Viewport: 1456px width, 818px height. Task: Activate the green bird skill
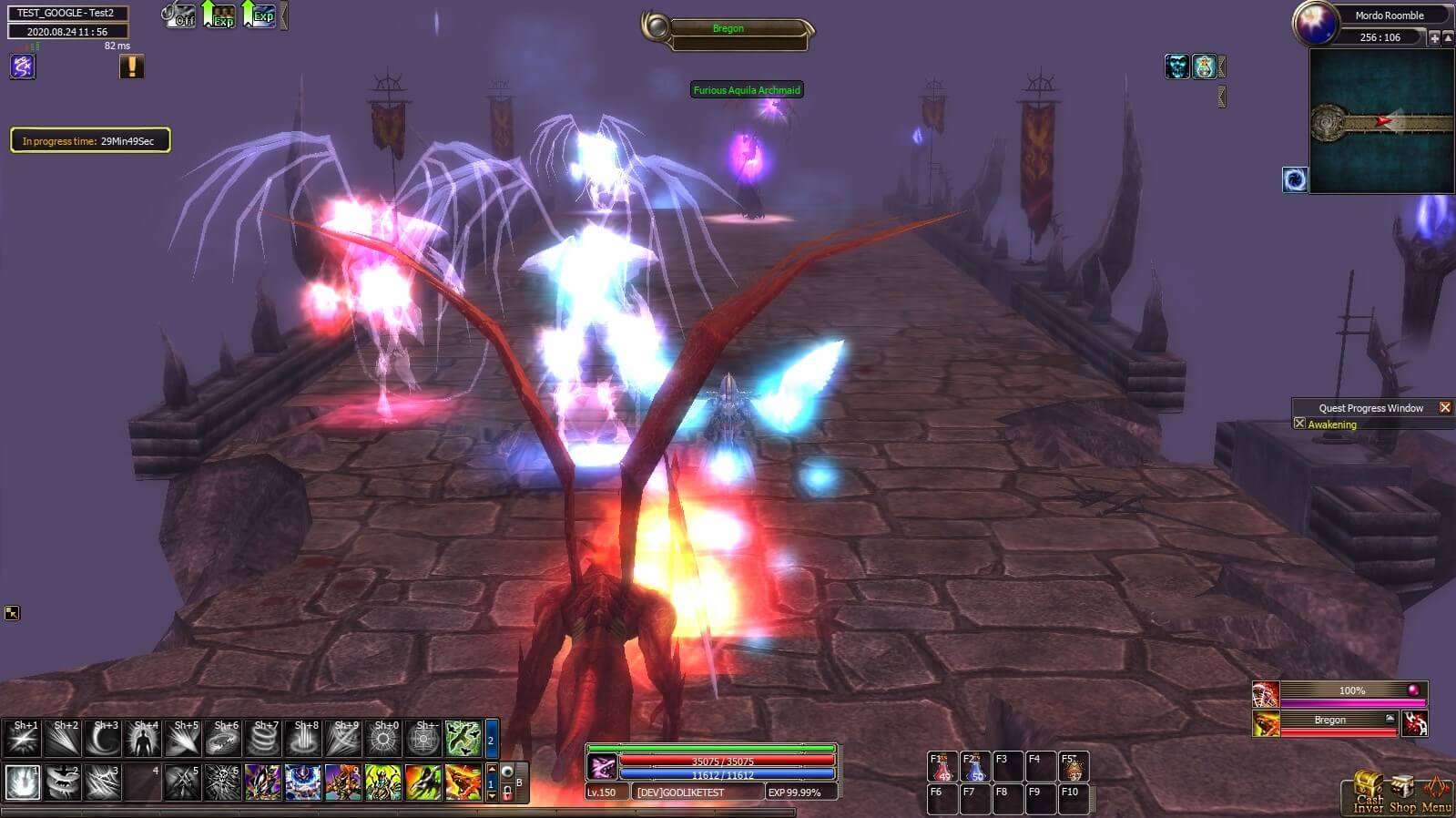[463, 739]
